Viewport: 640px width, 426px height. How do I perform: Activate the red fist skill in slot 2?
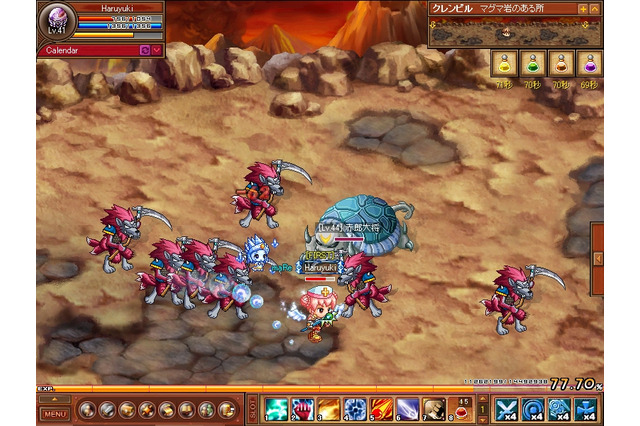point(303,409)
